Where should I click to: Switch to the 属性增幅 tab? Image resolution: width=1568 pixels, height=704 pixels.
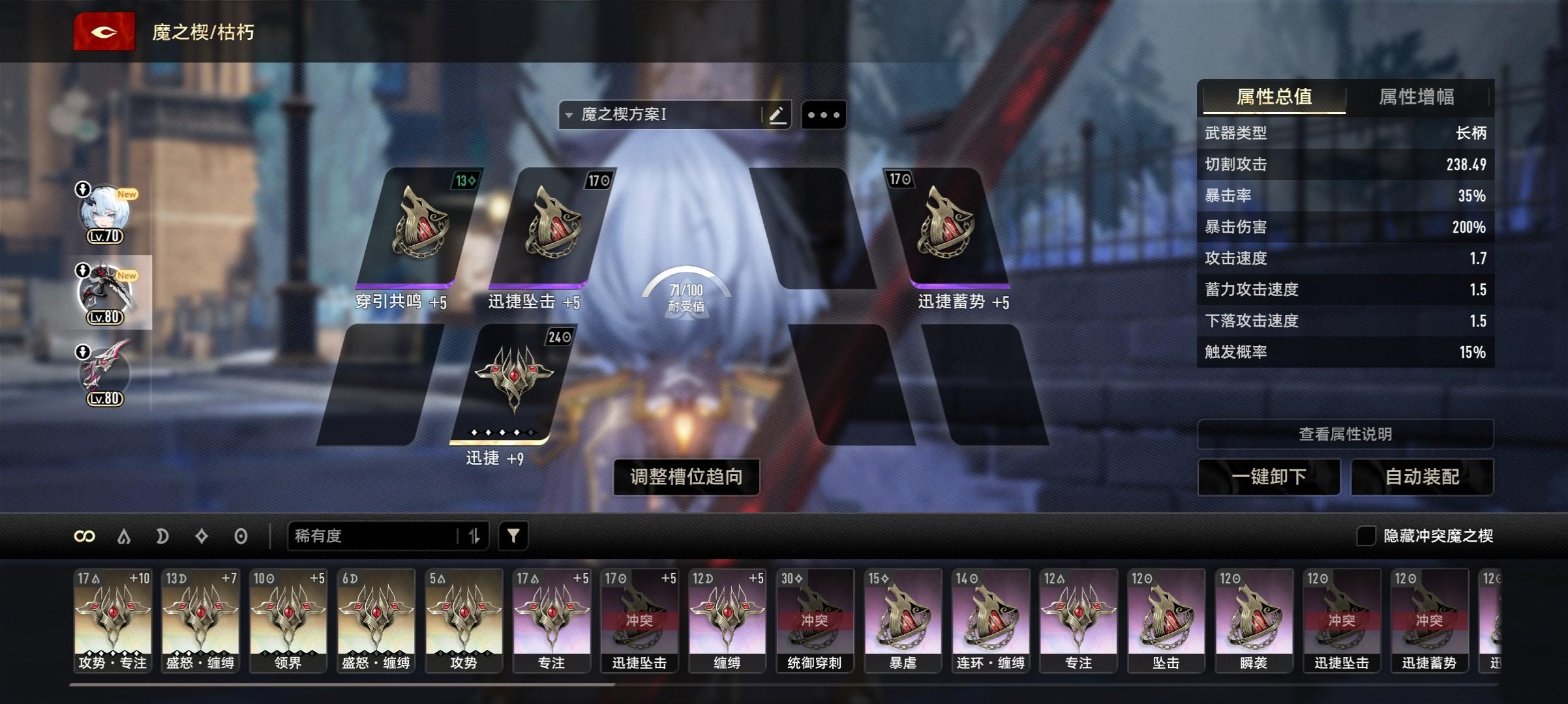coord(1416,97)
